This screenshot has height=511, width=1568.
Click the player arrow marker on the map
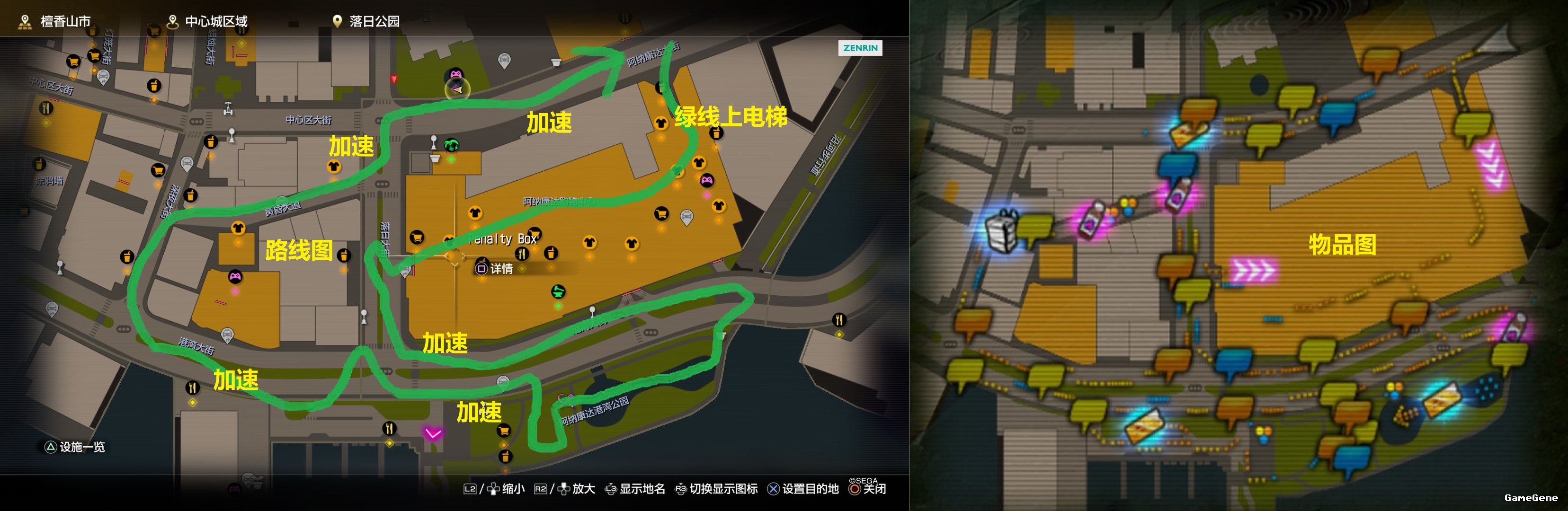pyautogui.click(x=457, y=90)
